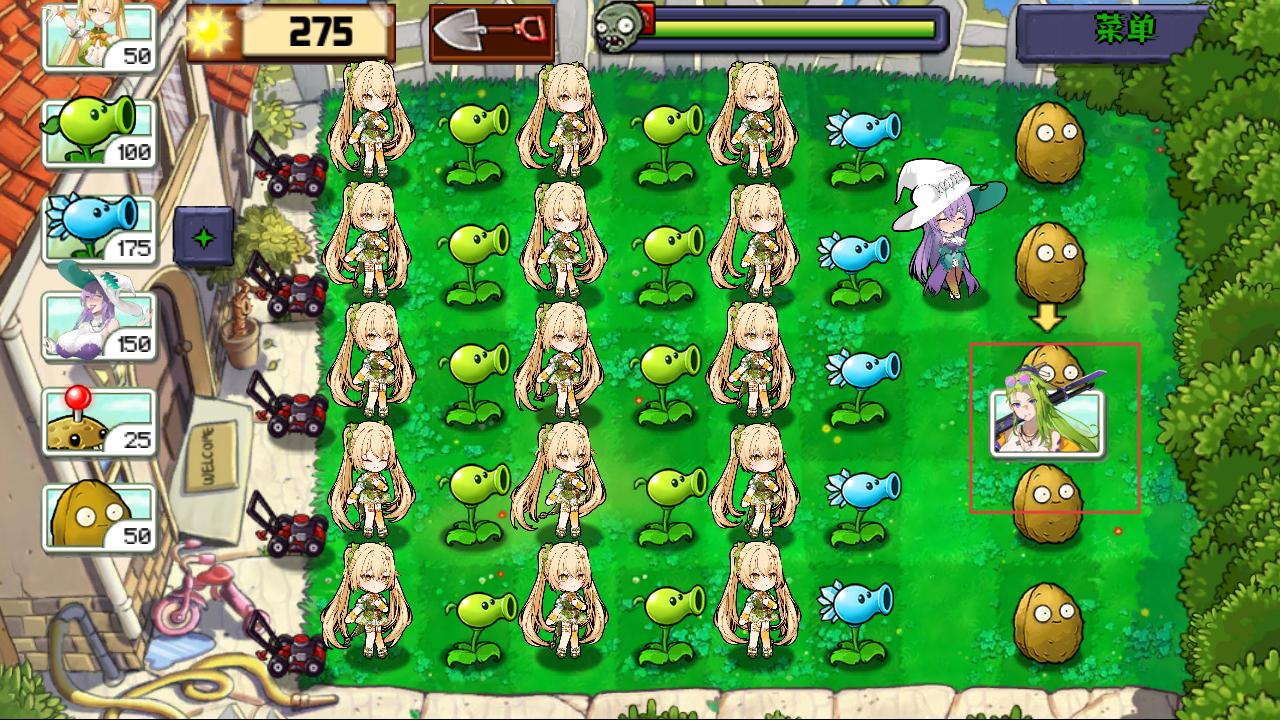Click the dark square green star button
The height and width of the screenshot is (720, 1280).
coord(203,237)
